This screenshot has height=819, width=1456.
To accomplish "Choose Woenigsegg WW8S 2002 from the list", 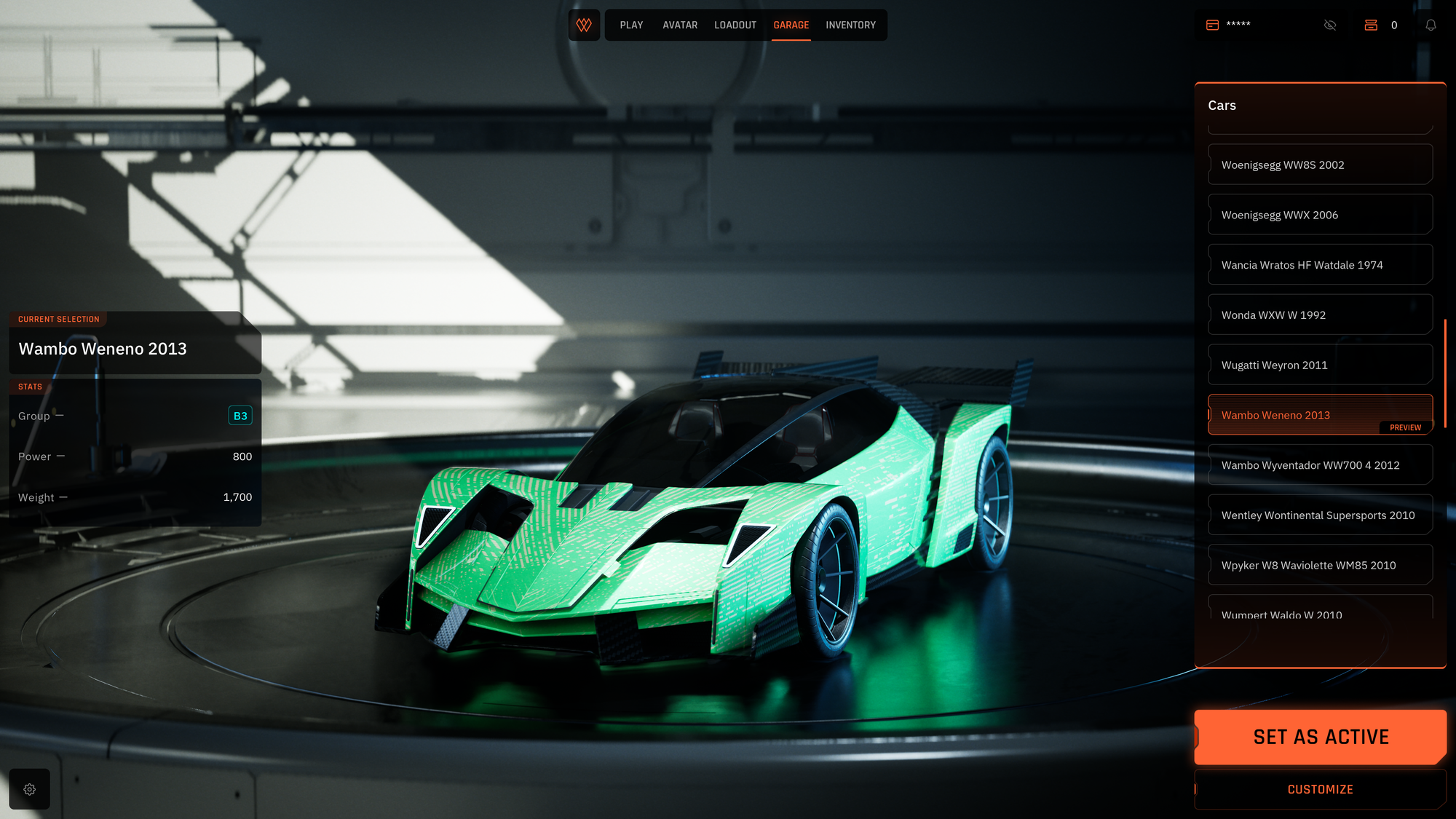I will point(1320,165).
